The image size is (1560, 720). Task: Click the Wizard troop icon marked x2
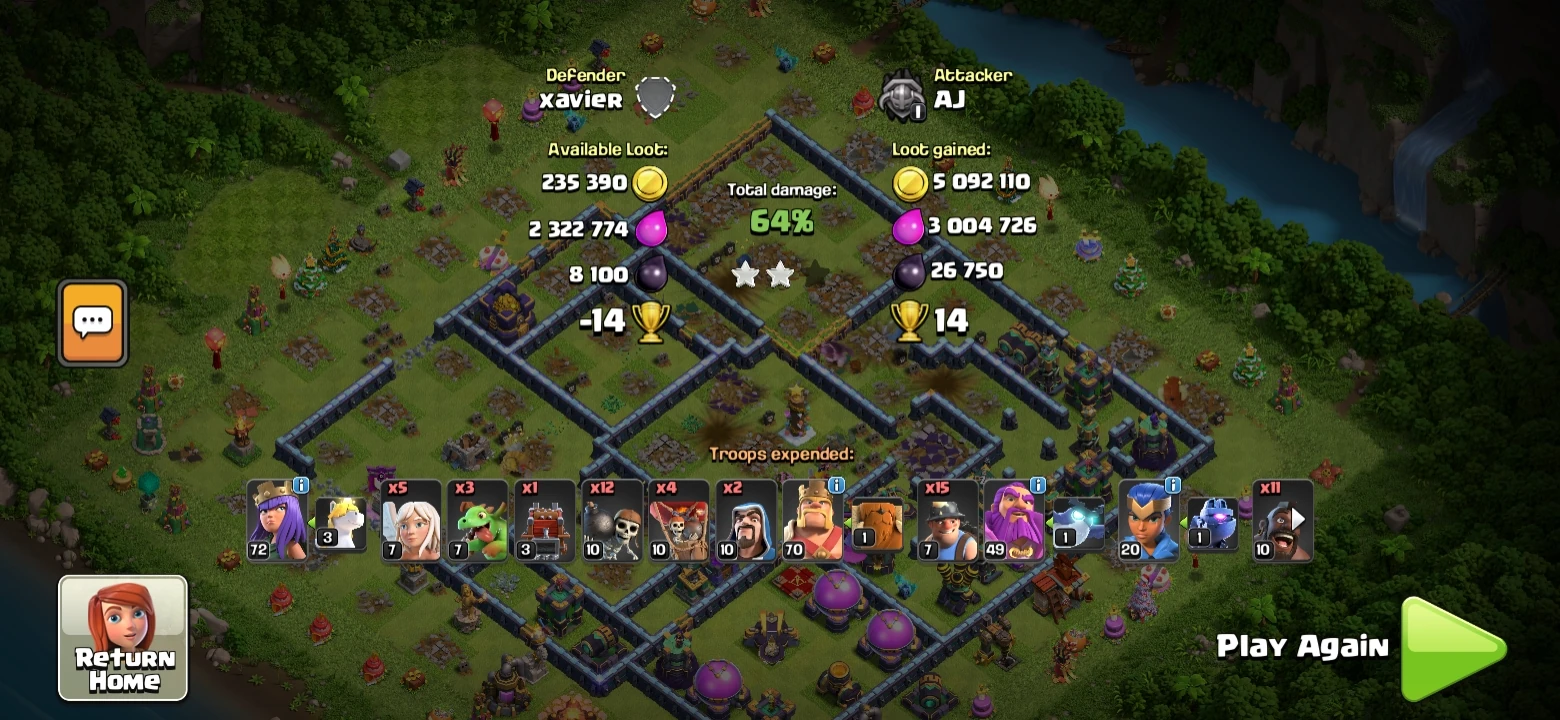click(x=745, y=522)
